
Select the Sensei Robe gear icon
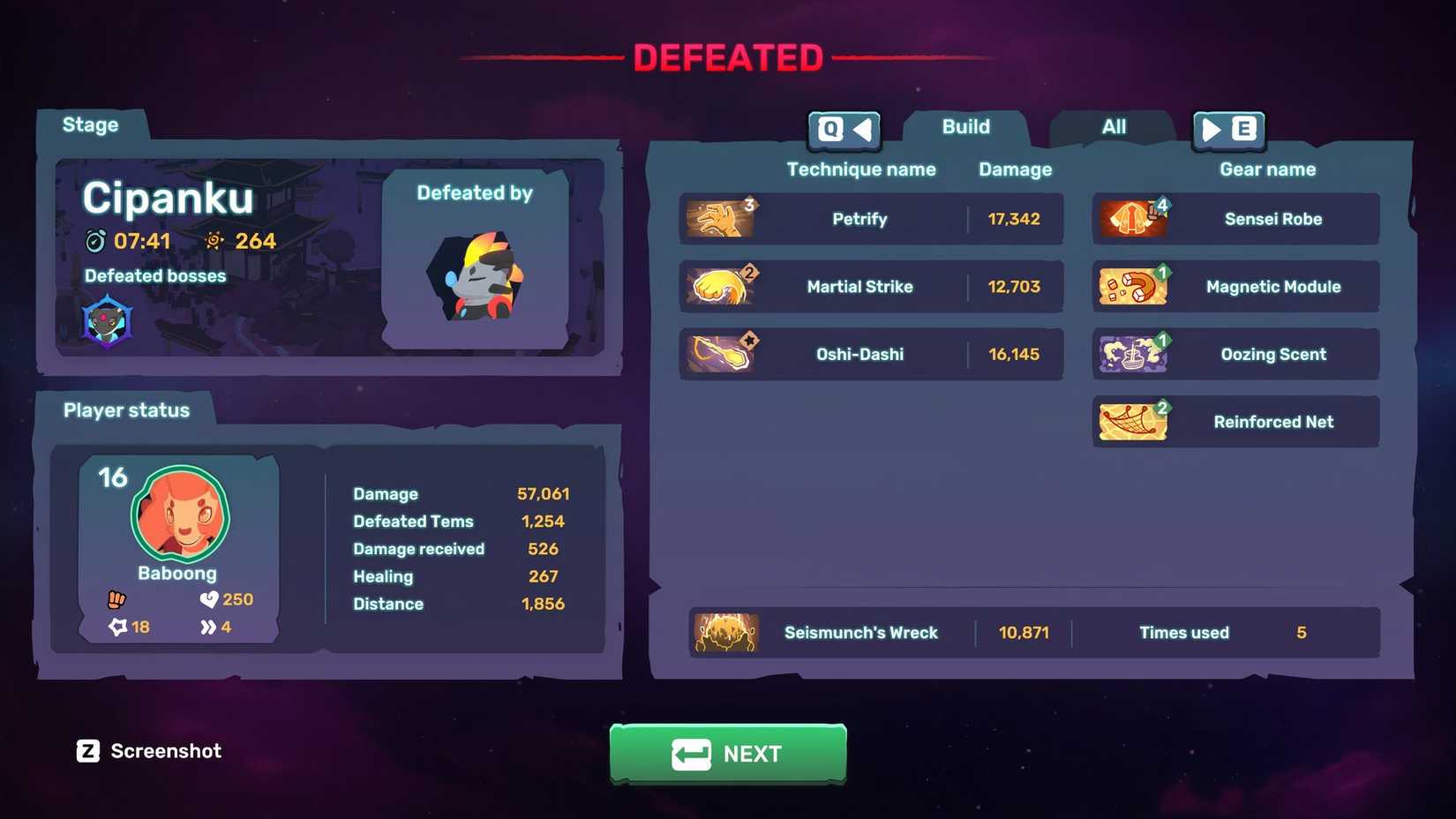tap(1132, 219)
